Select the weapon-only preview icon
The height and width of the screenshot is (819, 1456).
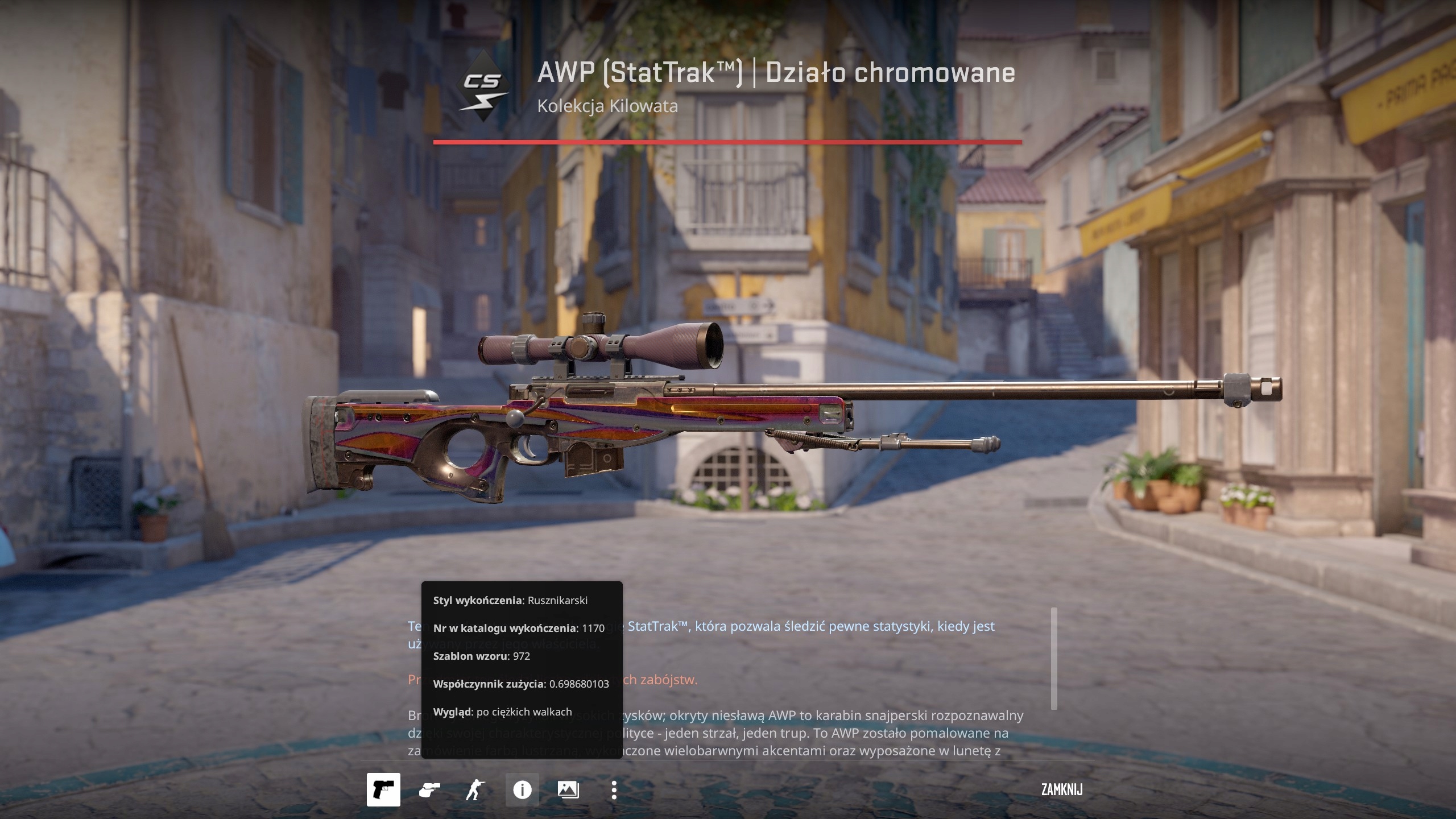click(x=384, y=789)
